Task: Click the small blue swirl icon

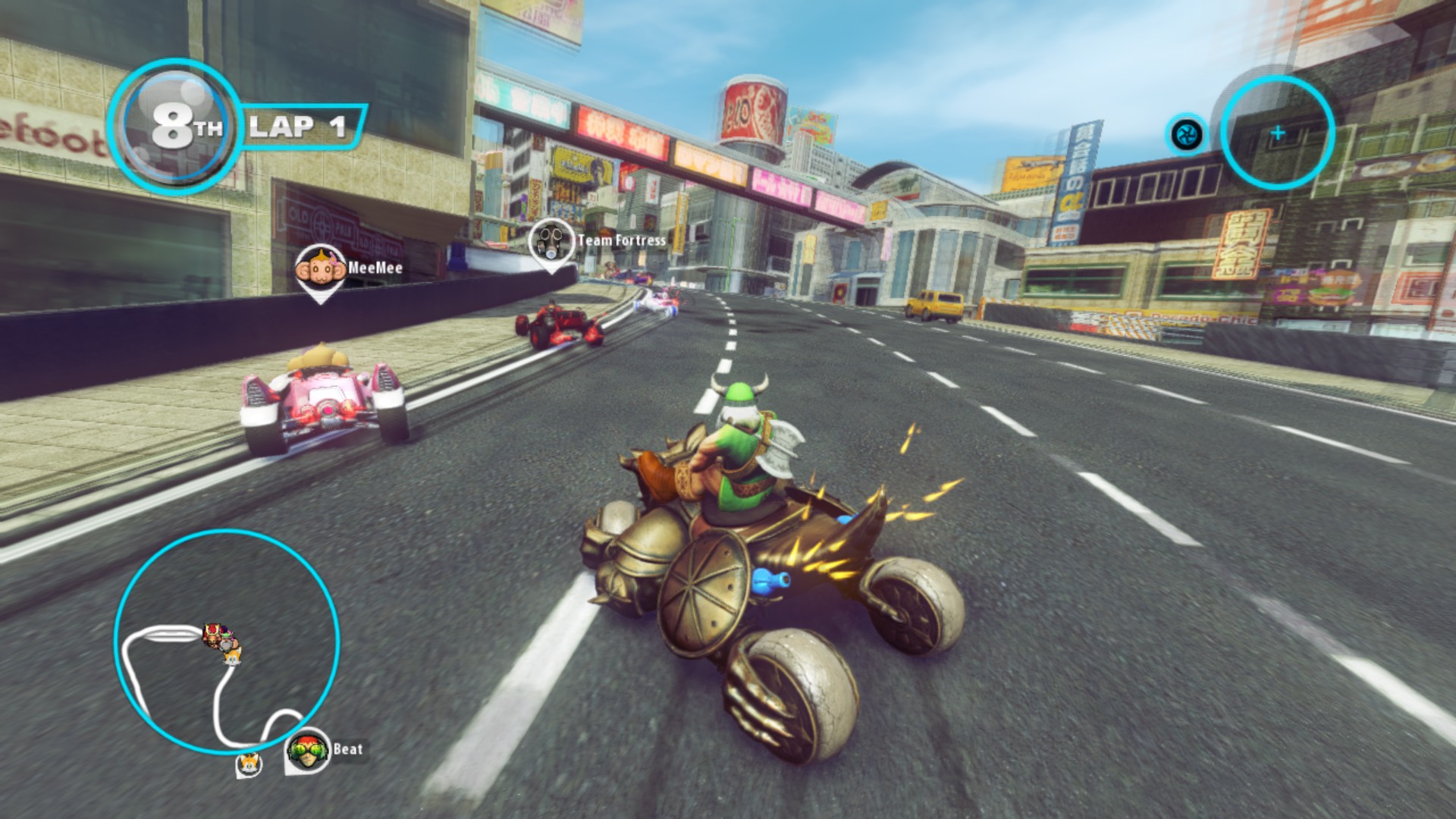Action: [x=1186, y=135]
